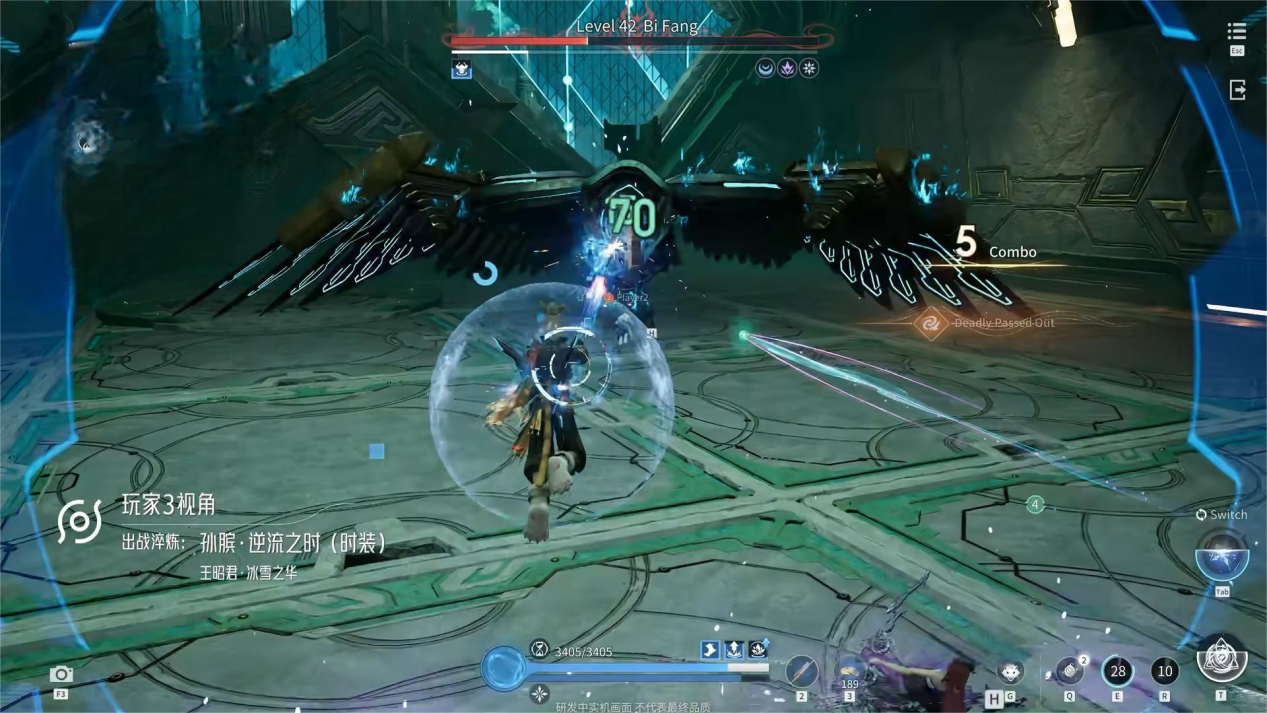The height and width of the screenshot is (713, 1267).
Task: Inspect the boss's horned armor status icon
Action: tap(461, 69)
